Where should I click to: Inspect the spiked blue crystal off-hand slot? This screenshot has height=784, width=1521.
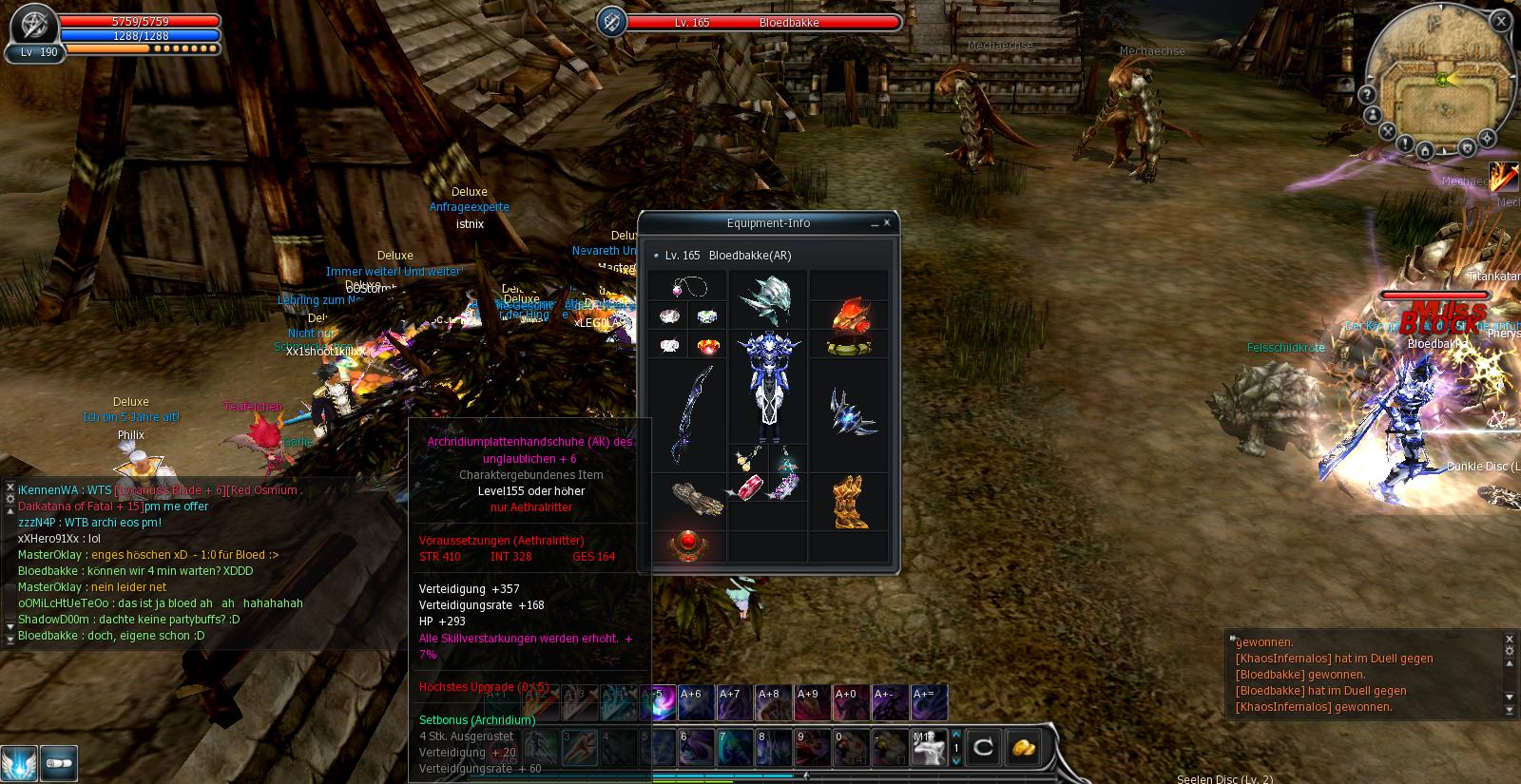pos(849,413)
